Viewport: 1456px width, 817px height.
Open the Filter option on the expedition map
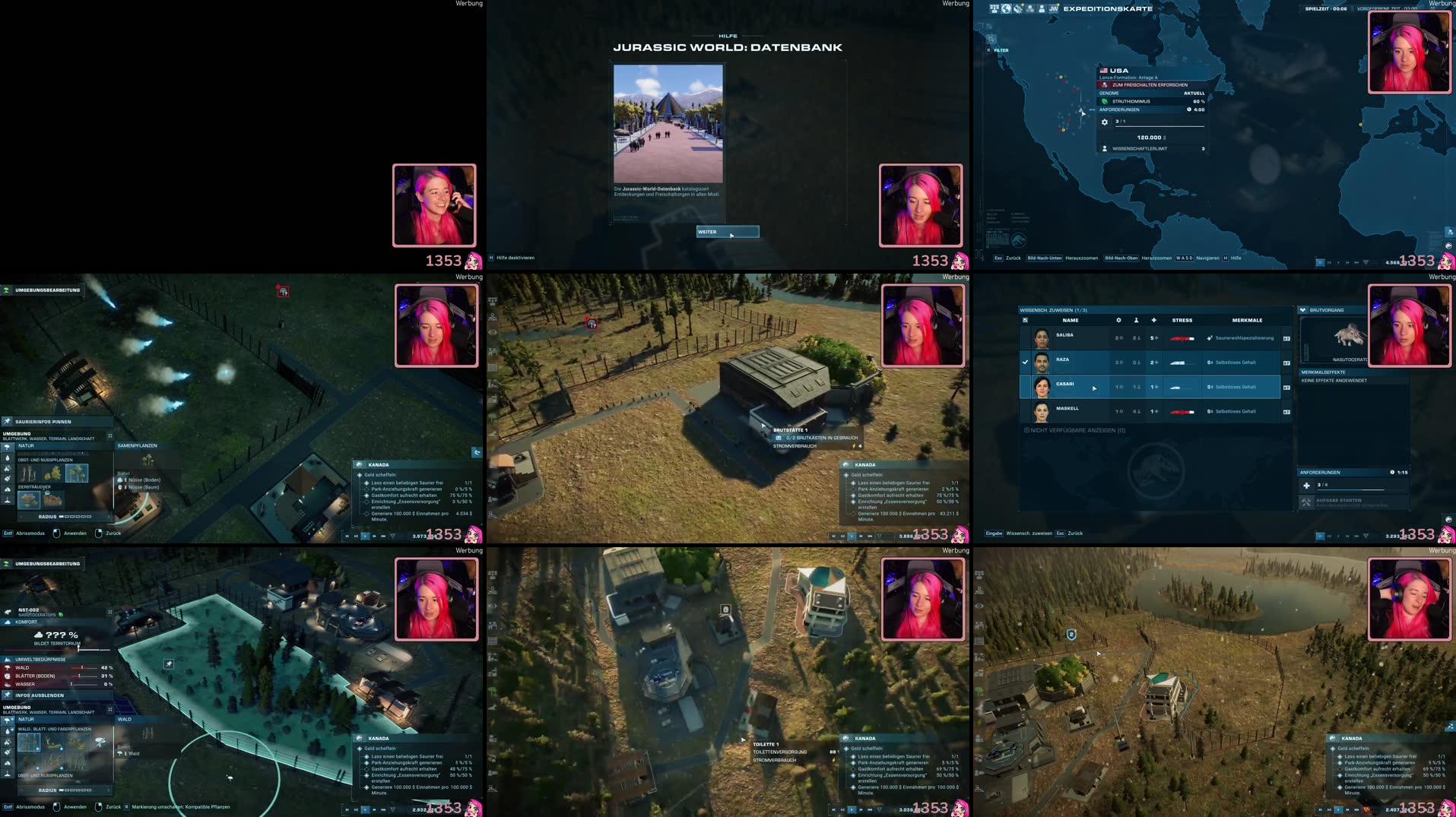[998, 50]
